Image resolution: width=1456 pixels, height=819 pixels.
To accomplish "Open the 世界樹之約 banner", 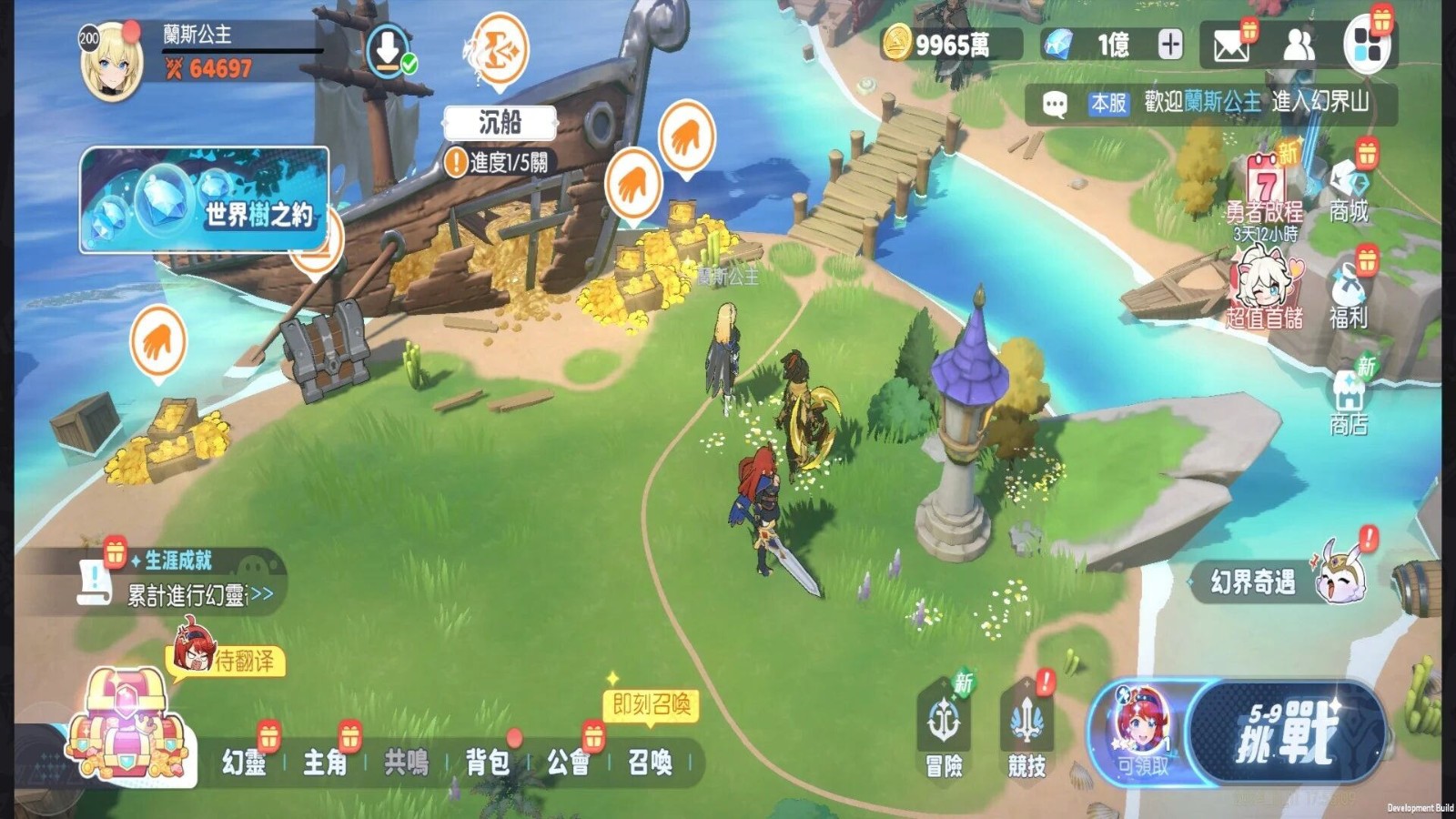I will pyautogui.click(x=205, y=199).
